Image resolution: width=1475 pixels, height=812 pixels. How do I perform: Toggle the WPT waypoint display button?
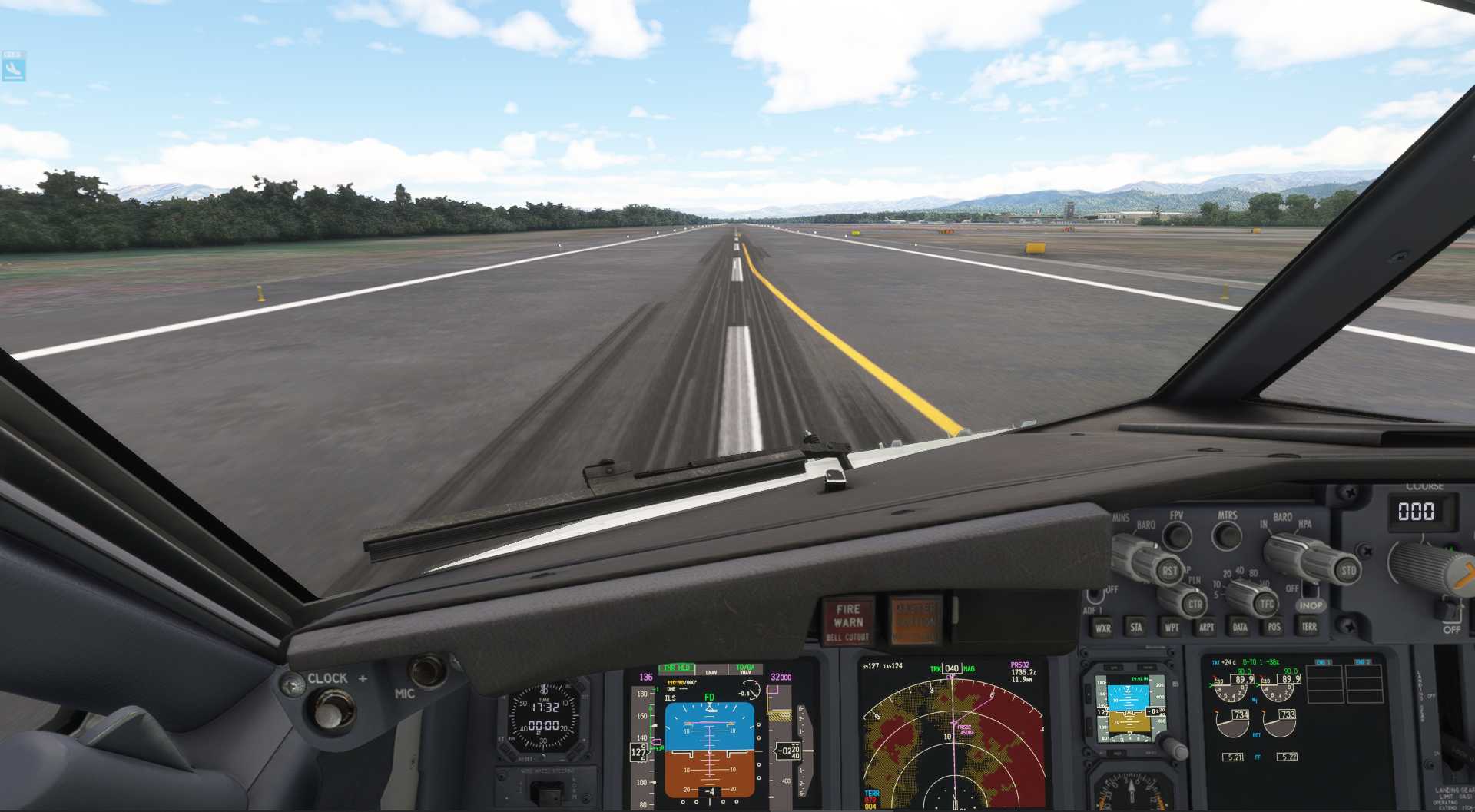pos(1172,628)
